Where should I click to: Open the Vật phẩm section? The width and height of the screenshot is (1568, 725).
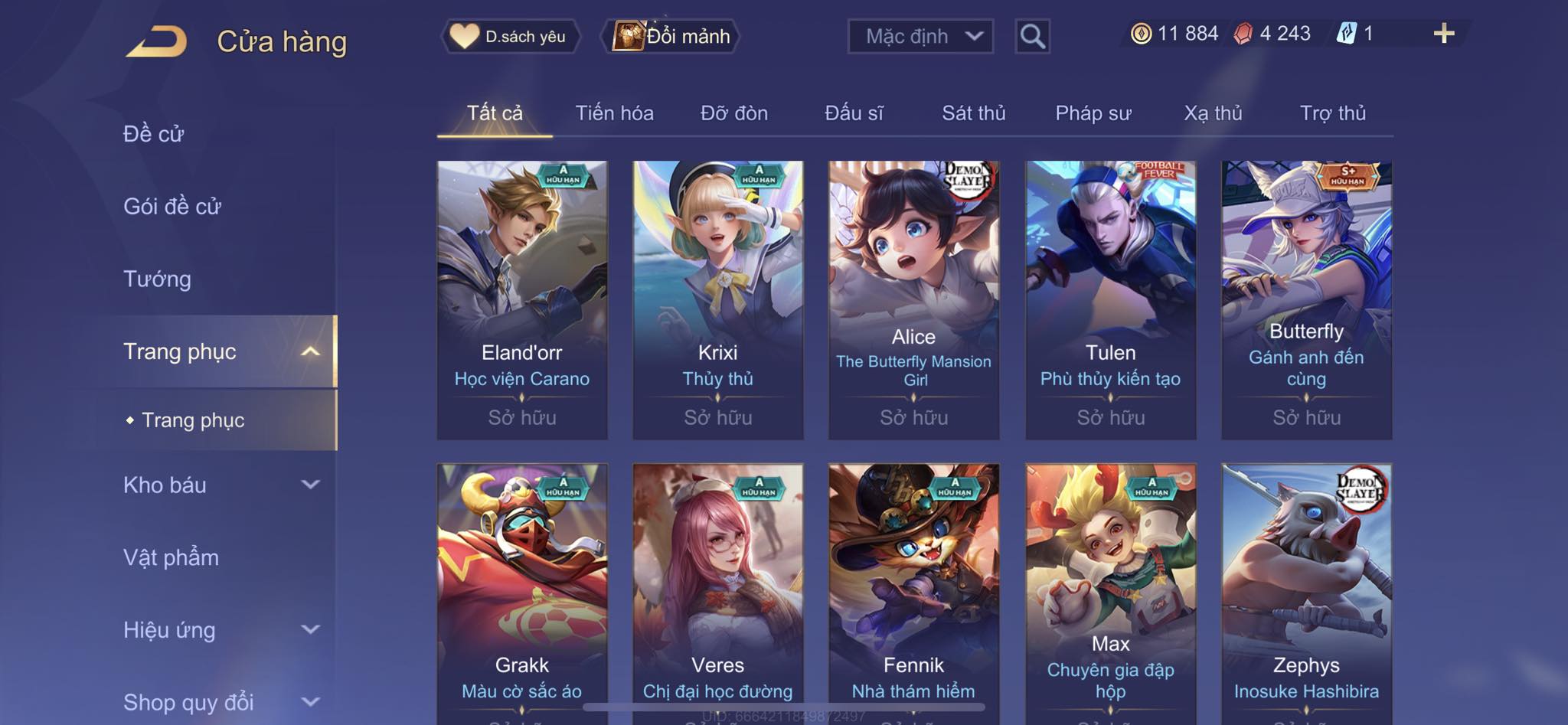pyautogui.click(x=171, y=557)
